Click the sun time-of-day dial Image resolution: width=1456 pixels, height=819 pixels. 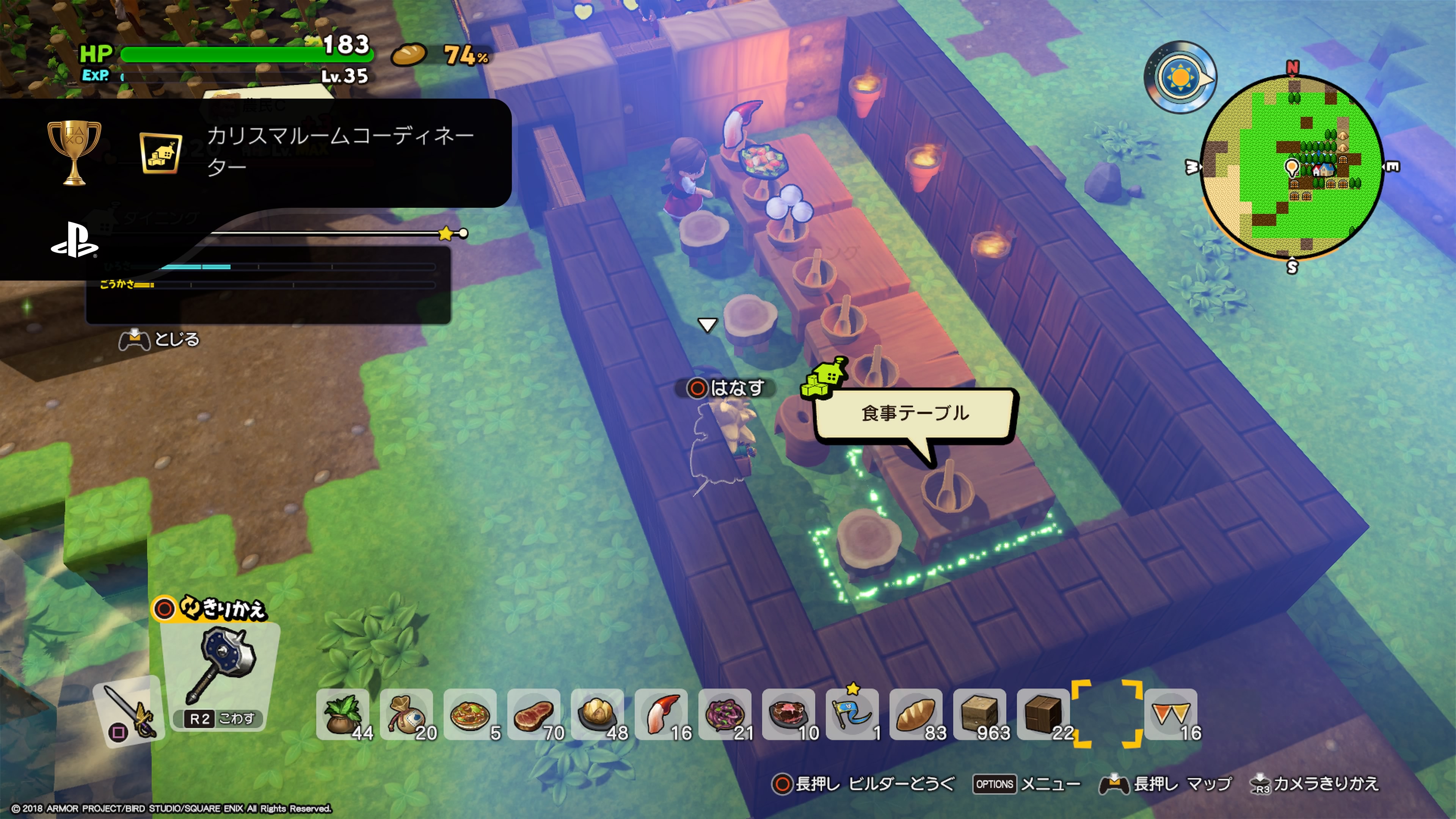(1180, 77)
